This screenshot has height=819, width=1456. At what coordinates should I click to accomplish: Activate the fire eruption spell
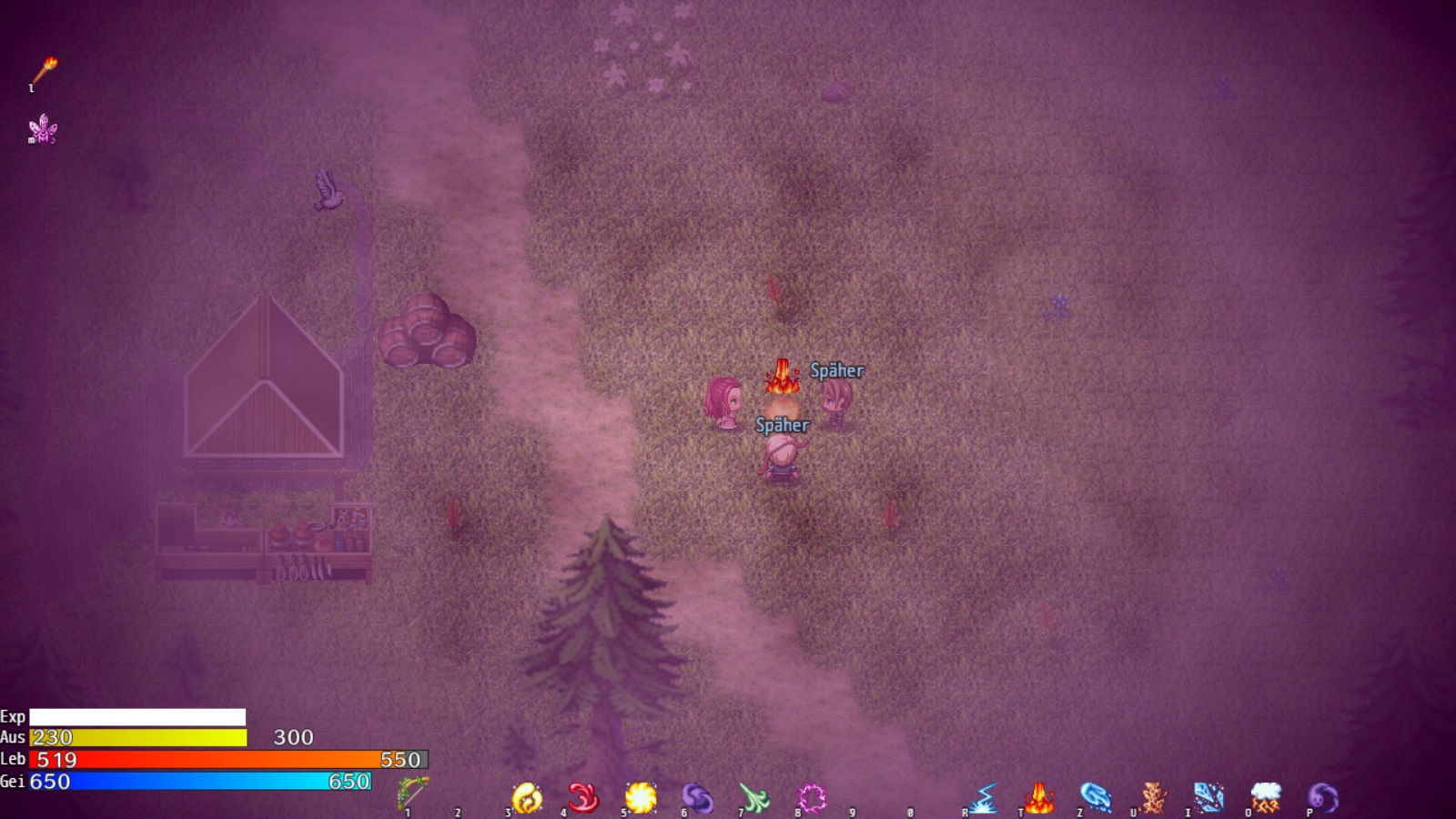click(1039, 798)
